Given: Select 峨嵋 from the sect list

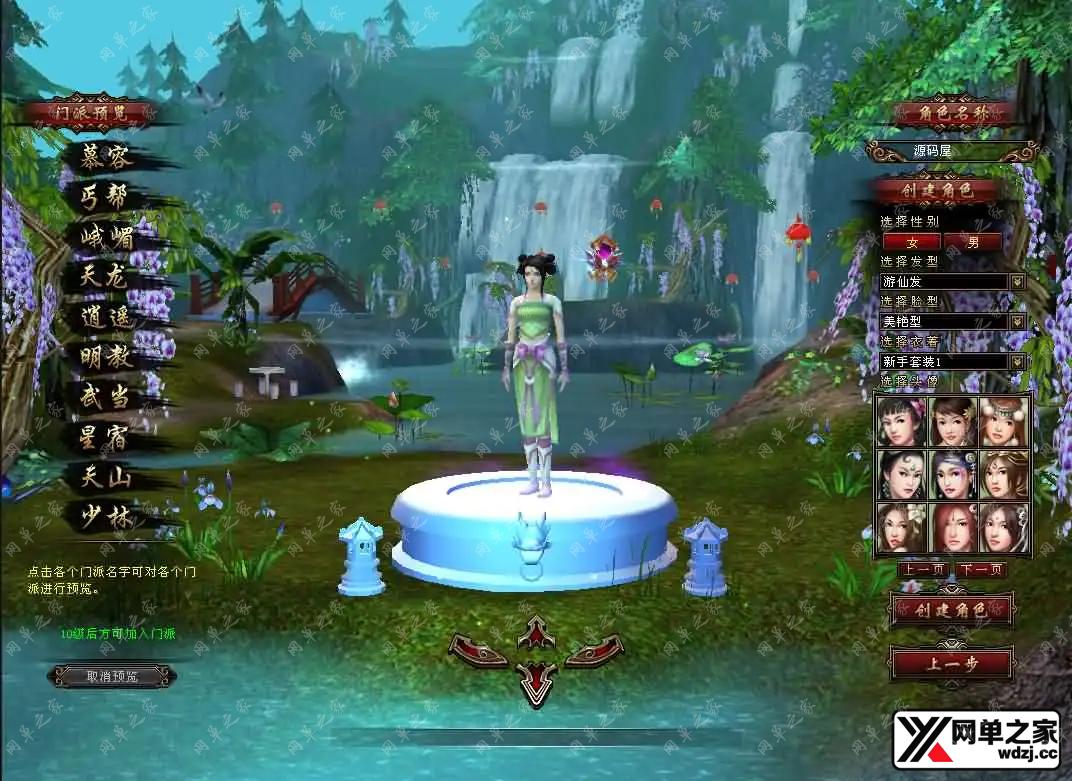Looking at the screenshot, I should (x=106, y=237).
